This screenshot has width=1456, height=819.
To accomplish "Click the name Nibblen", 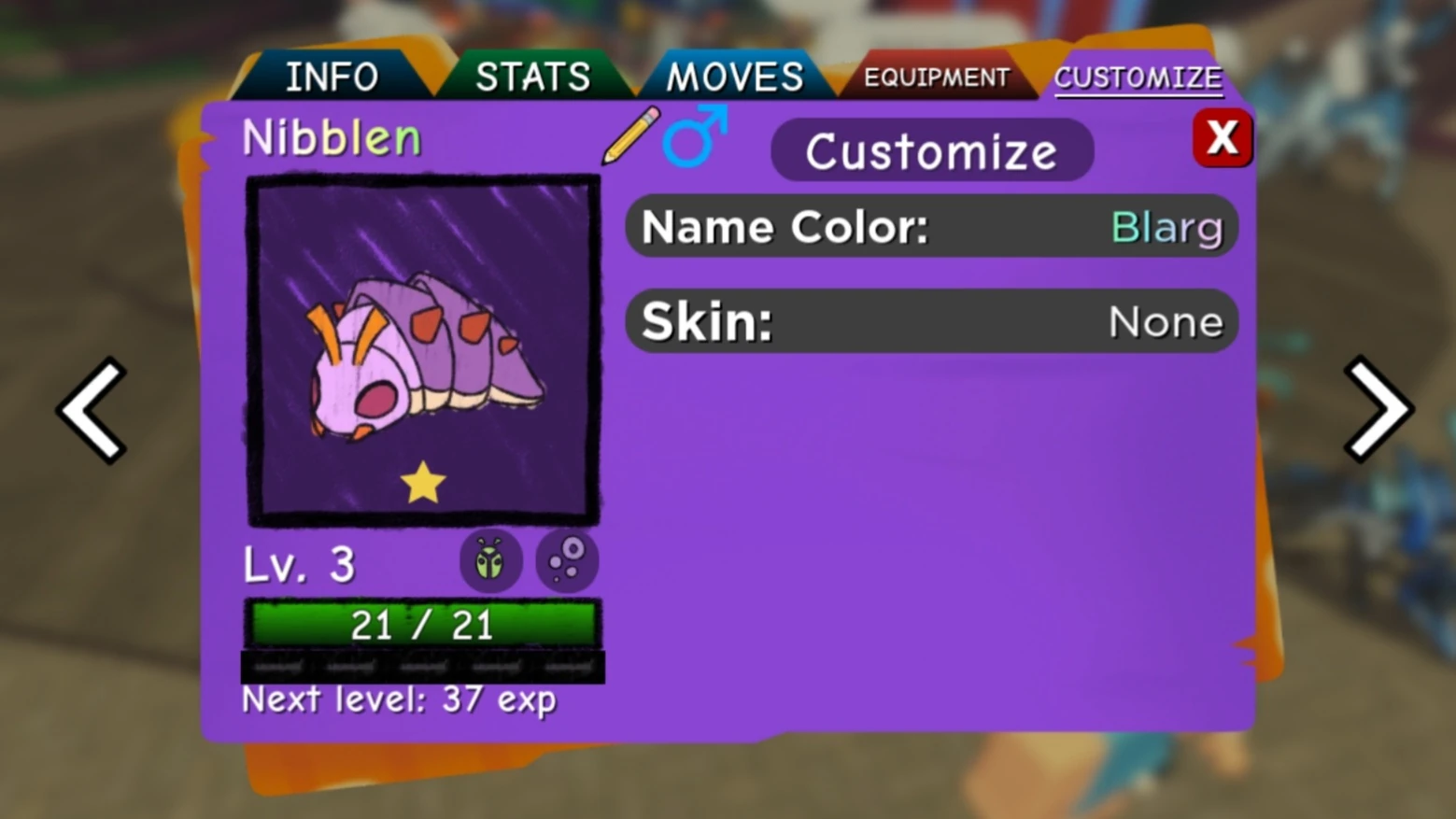I will 331,137.
